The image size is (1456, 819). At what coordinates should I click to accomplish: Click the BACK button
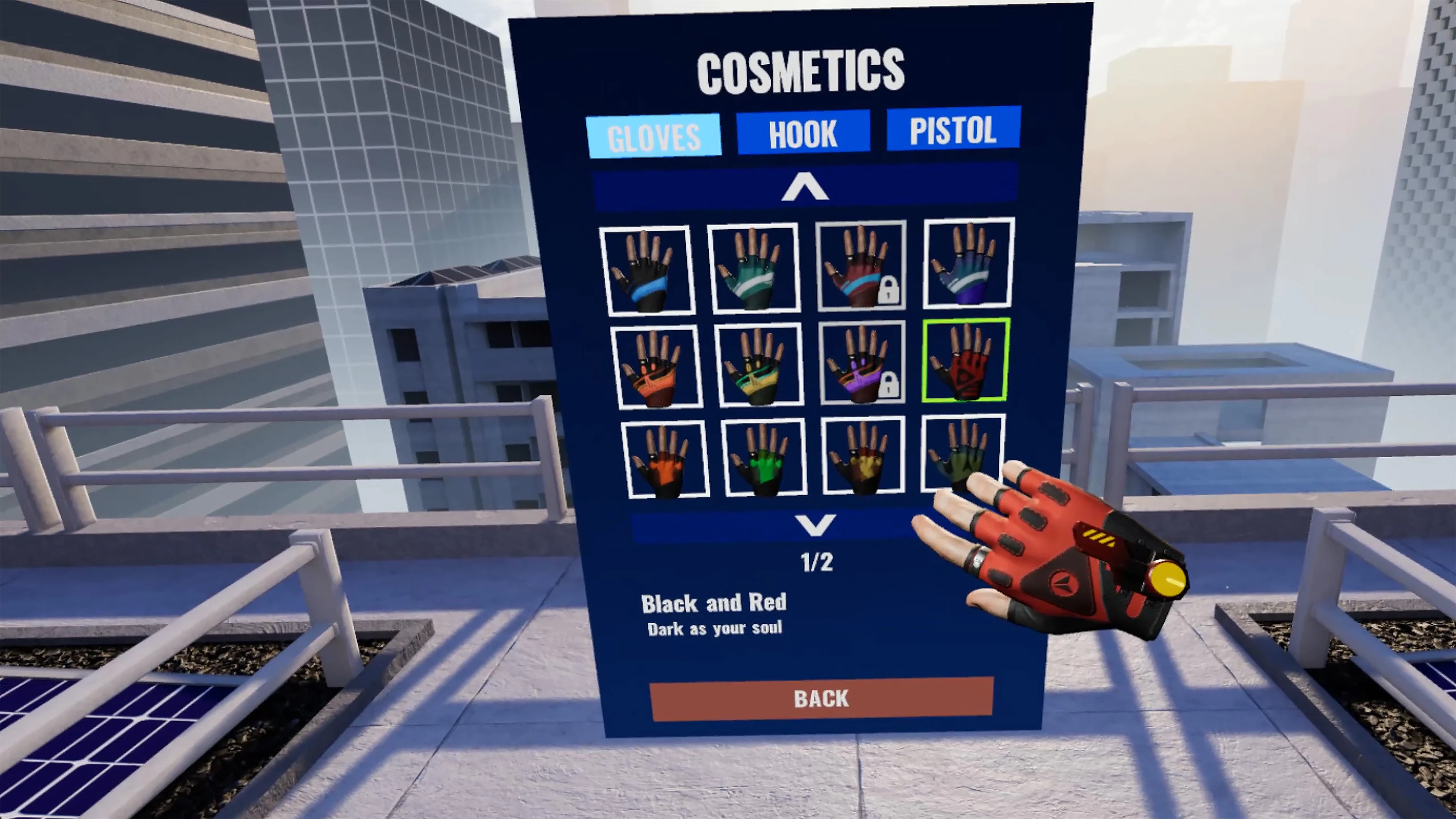[821, 699]
